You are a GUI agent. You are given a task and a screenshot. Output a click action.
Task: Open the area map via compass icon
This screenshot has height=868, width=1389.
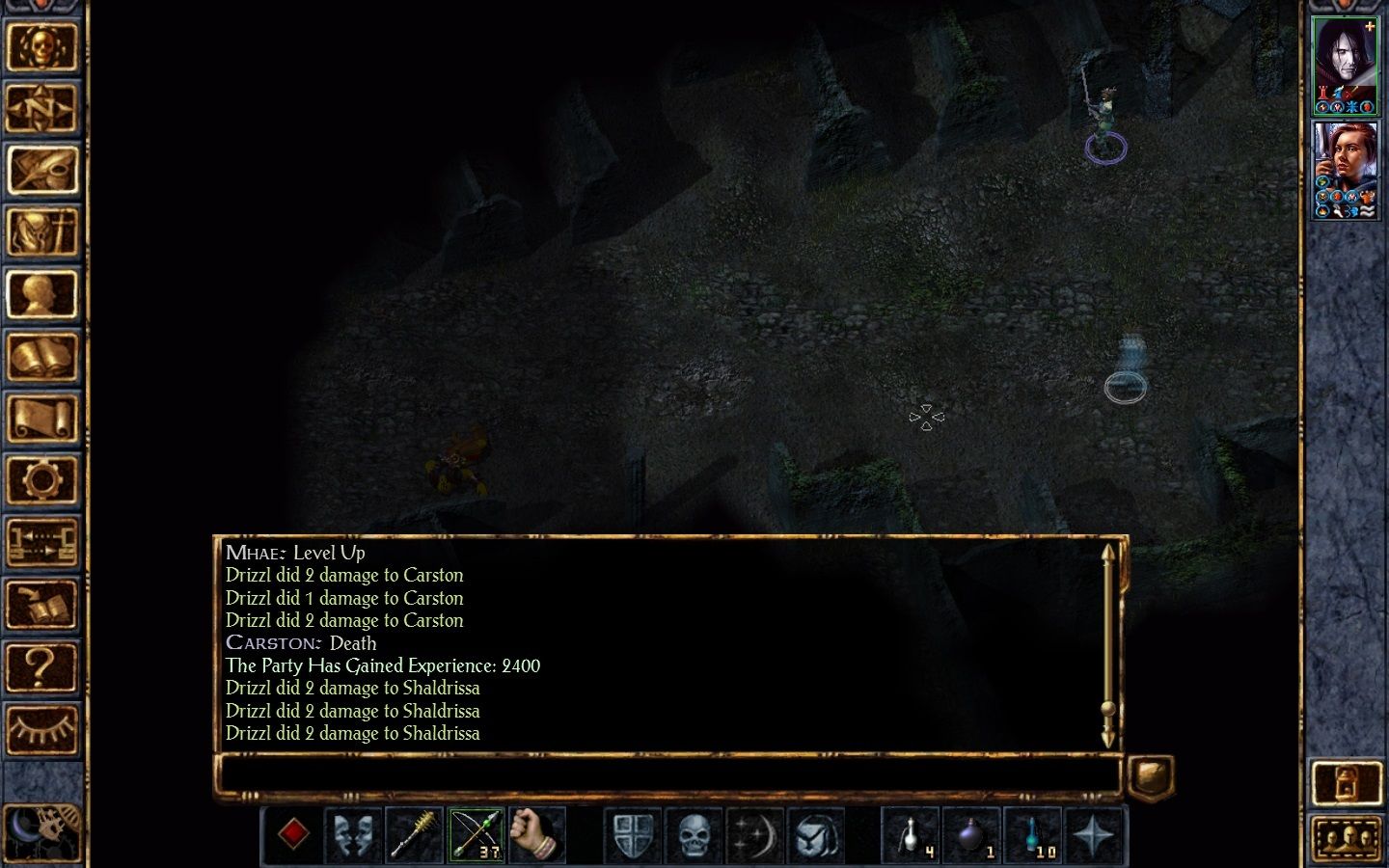42,109
